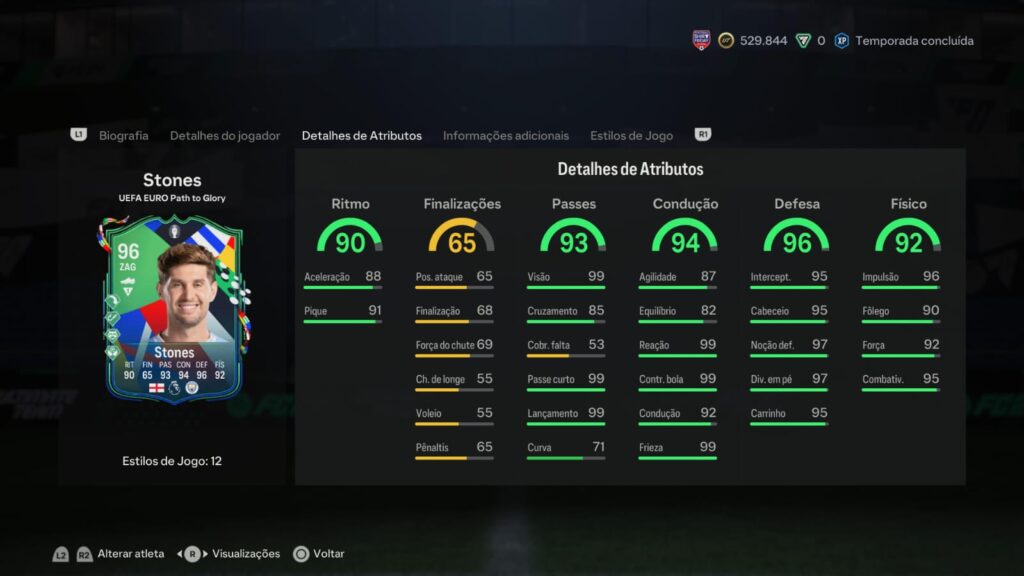Open the Estilos de Jogo tab
Image resolution: width=1024 pixels, height=576 pixels.
tap(631, 135)
